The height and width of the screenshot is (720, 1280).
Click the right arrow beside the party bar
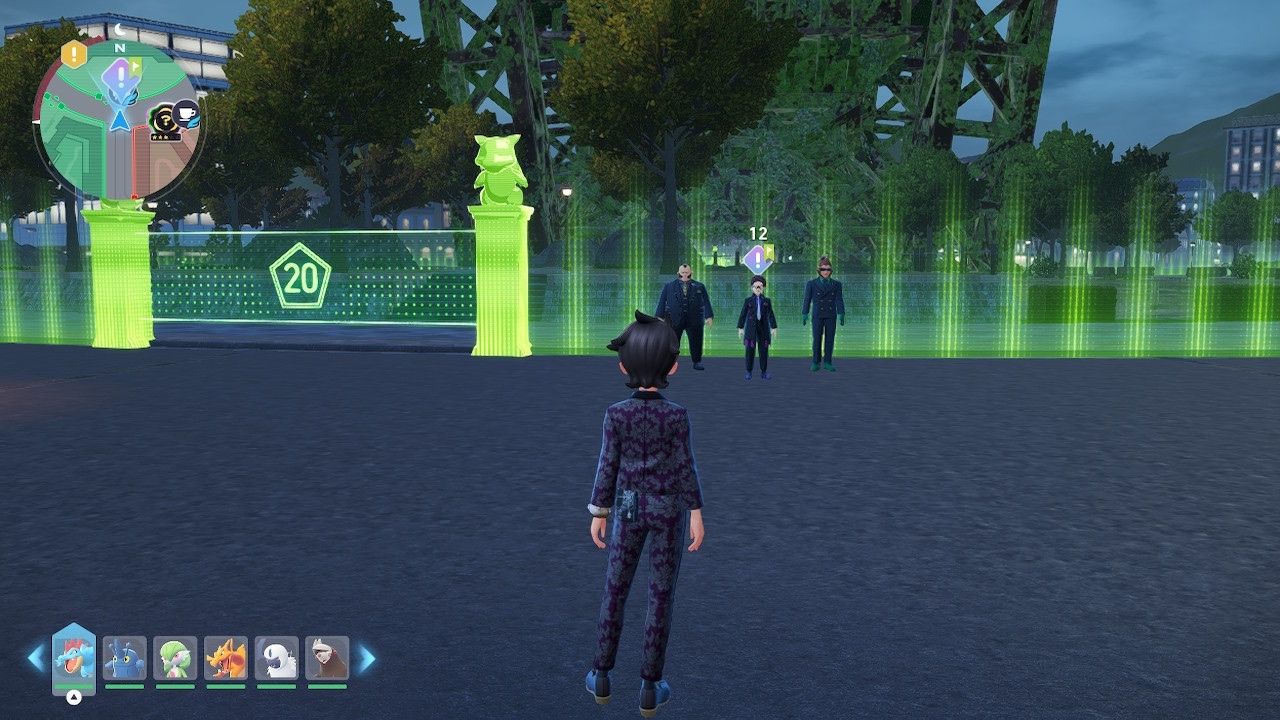pos(367,658)
